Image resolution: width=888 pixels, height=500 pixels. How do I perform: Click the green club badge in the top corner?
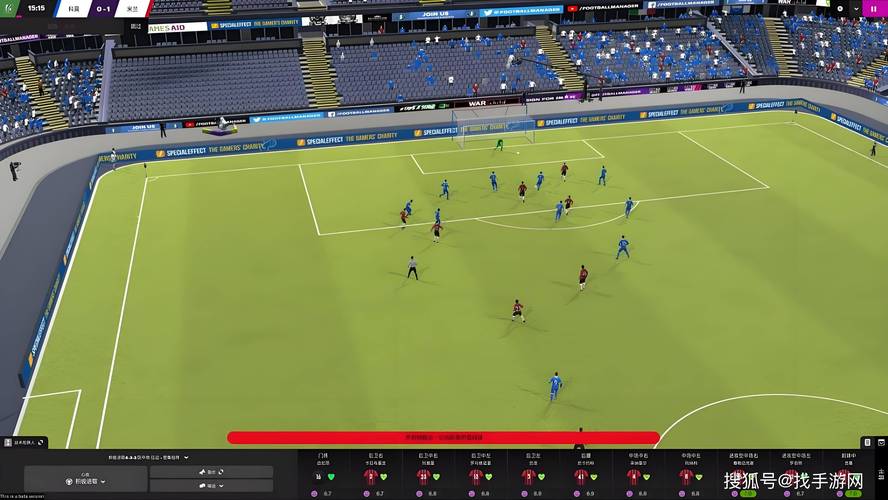(10, 9)
